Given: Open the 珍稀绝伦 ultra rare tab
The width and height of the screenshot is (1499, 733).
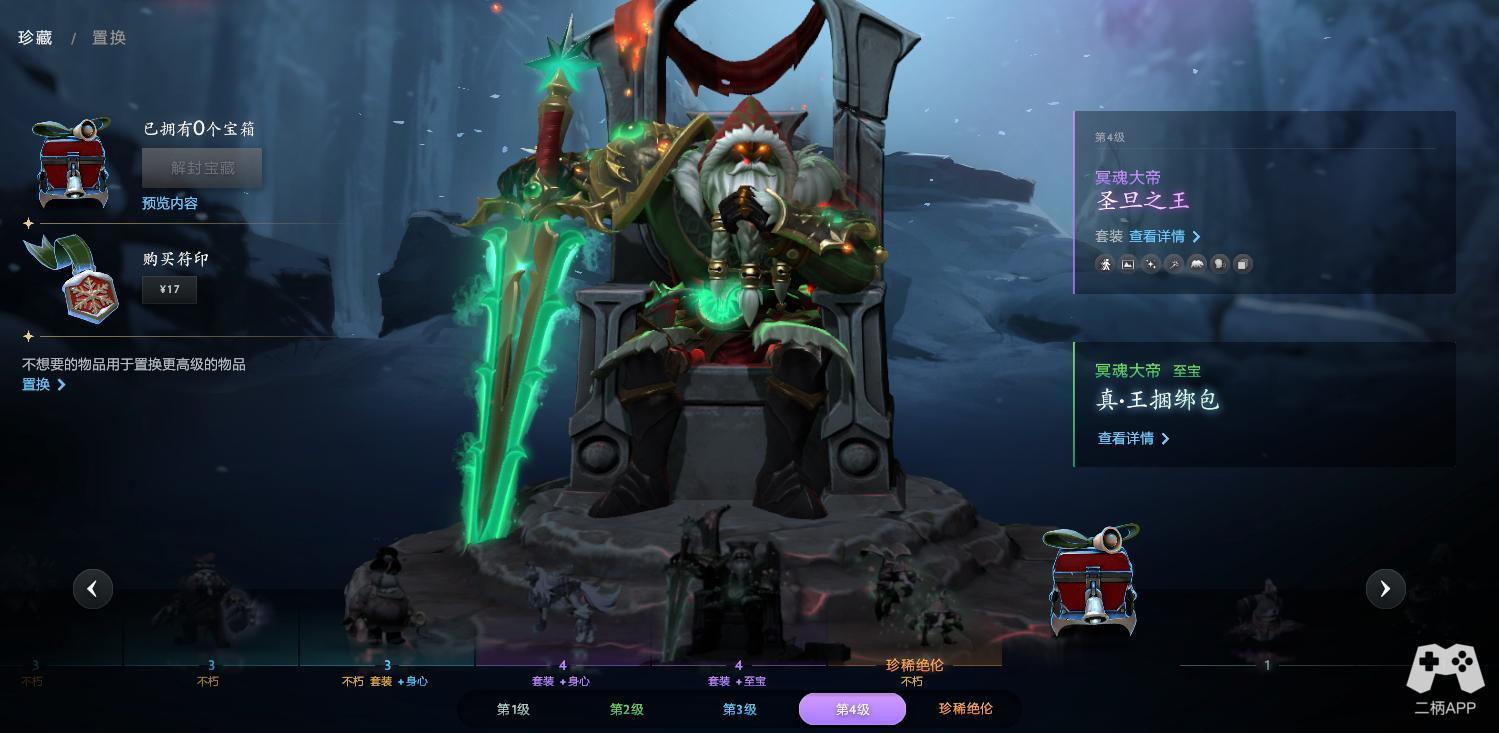Looking at the screenshot, I should (965, 709).
